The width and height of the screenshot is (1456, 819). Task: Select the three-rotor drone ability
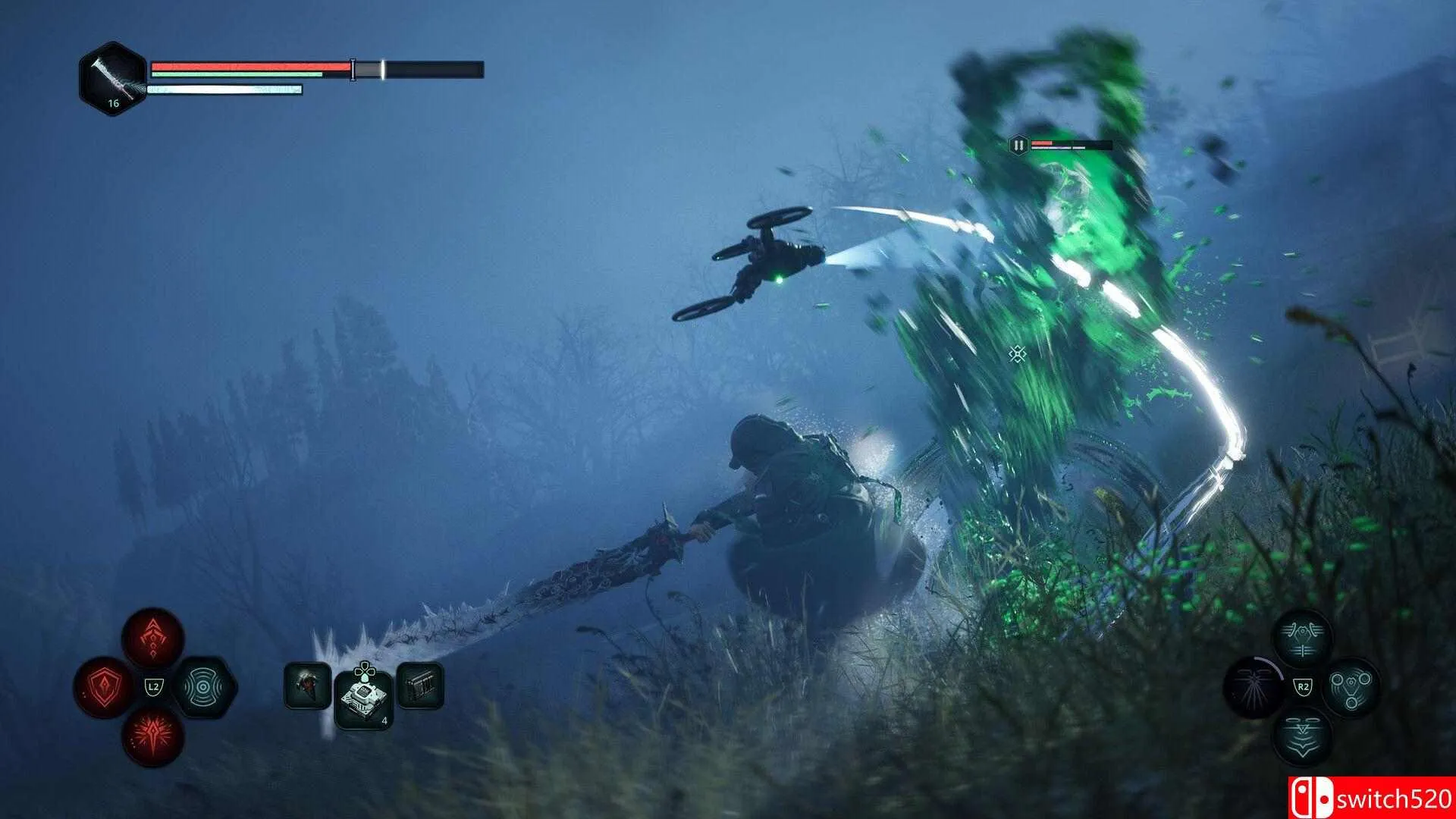(x=1351, y=687)
